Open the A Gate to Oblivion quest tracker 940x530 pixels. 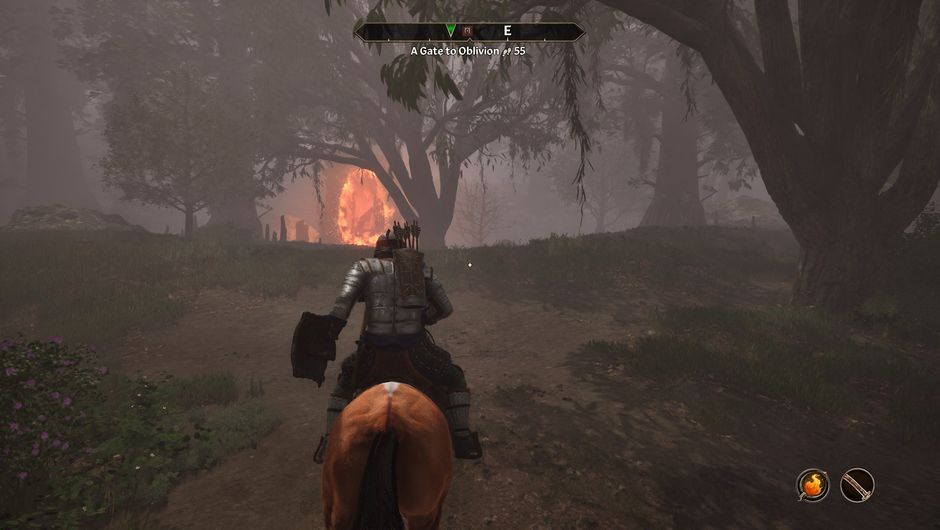[468, 49]
